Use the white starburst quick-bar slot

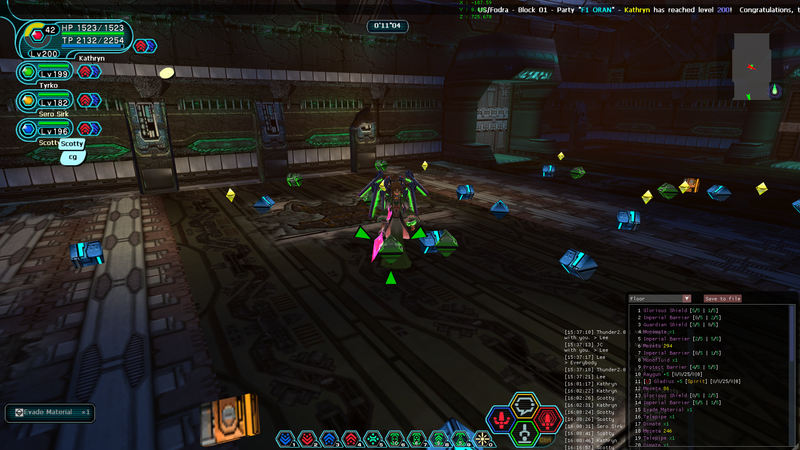(x=484, y=439)
